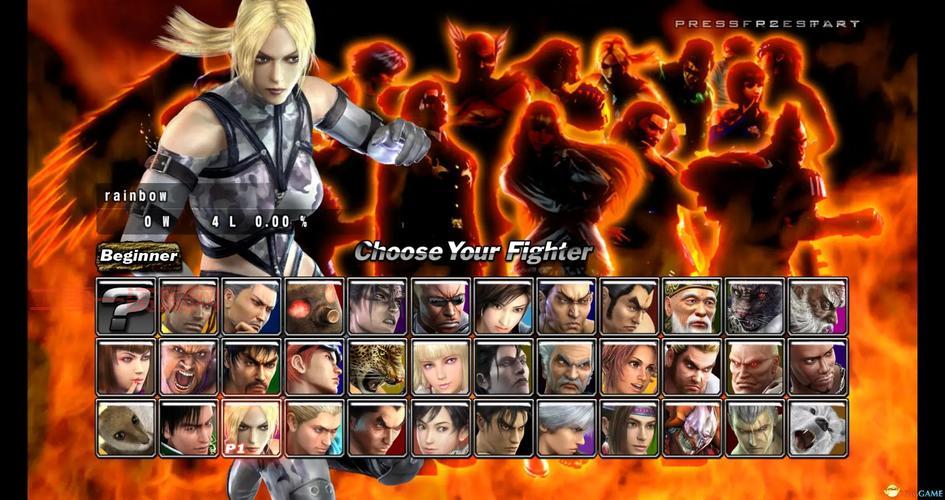Choose silver-haired Lee portrait
This screenshot has width=945, height=500.
[567, 428]
